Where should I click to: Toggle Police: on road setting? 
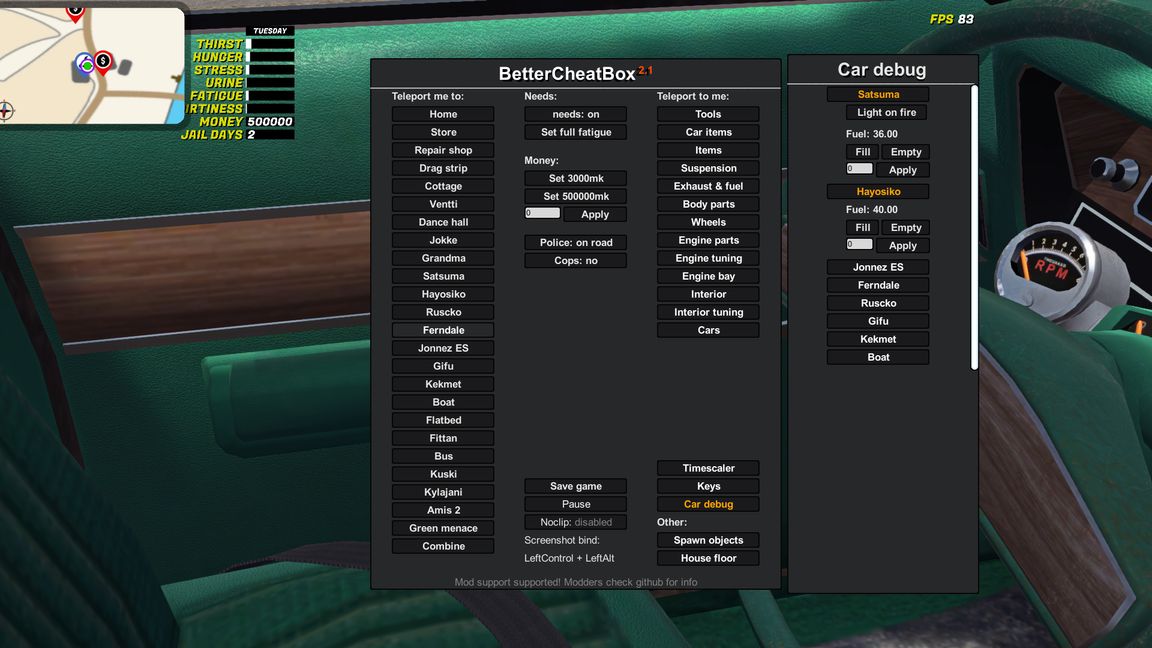576,242
